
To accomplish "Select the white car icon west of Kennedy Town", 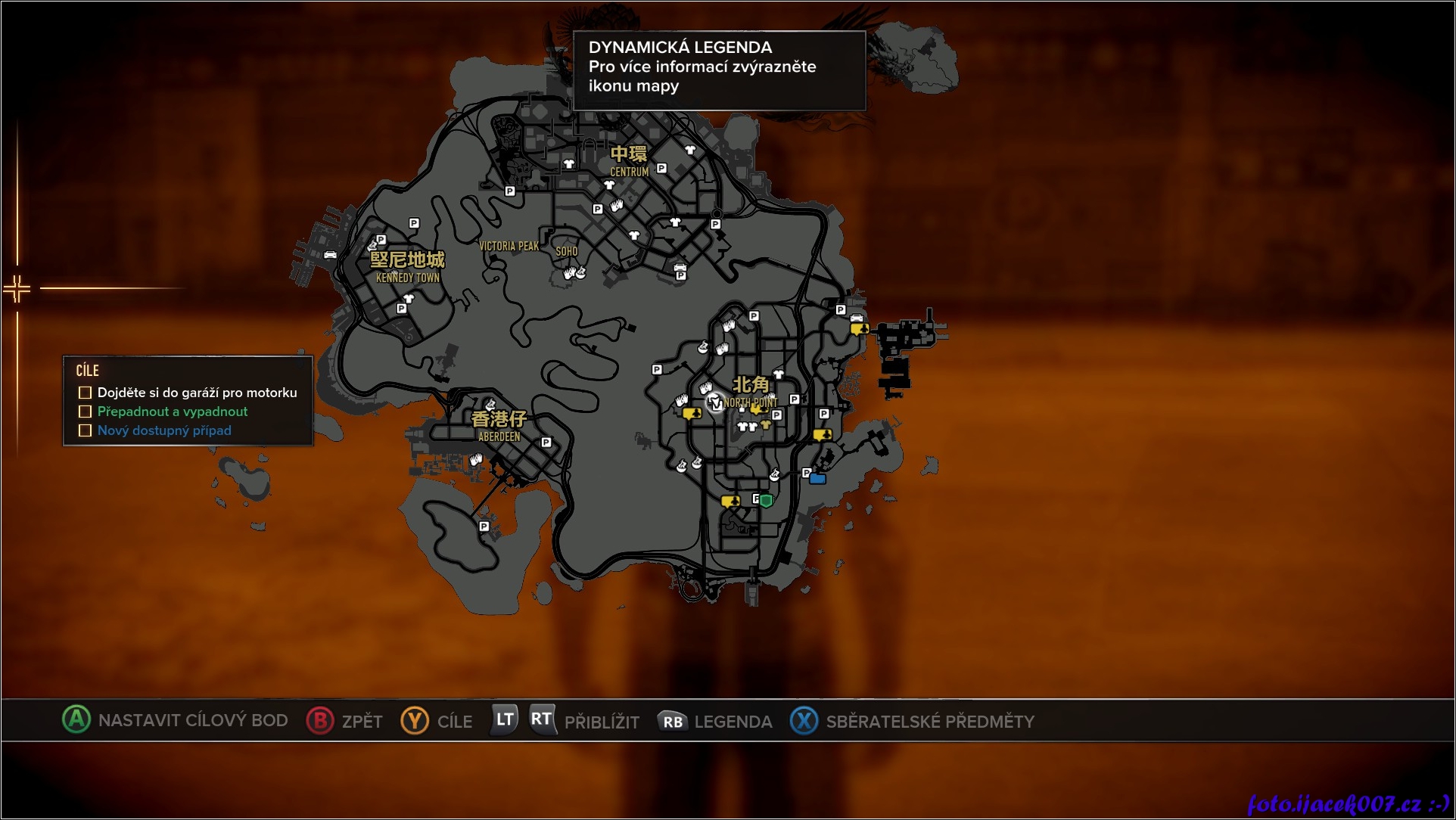I will pos(330,255).
